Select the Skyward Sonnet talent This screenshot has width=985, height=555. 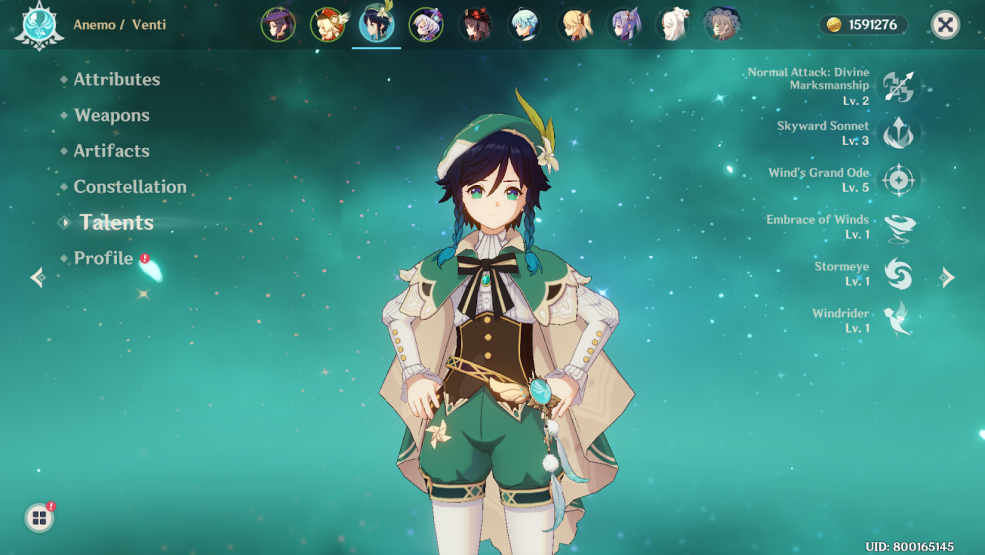point(898,133)
